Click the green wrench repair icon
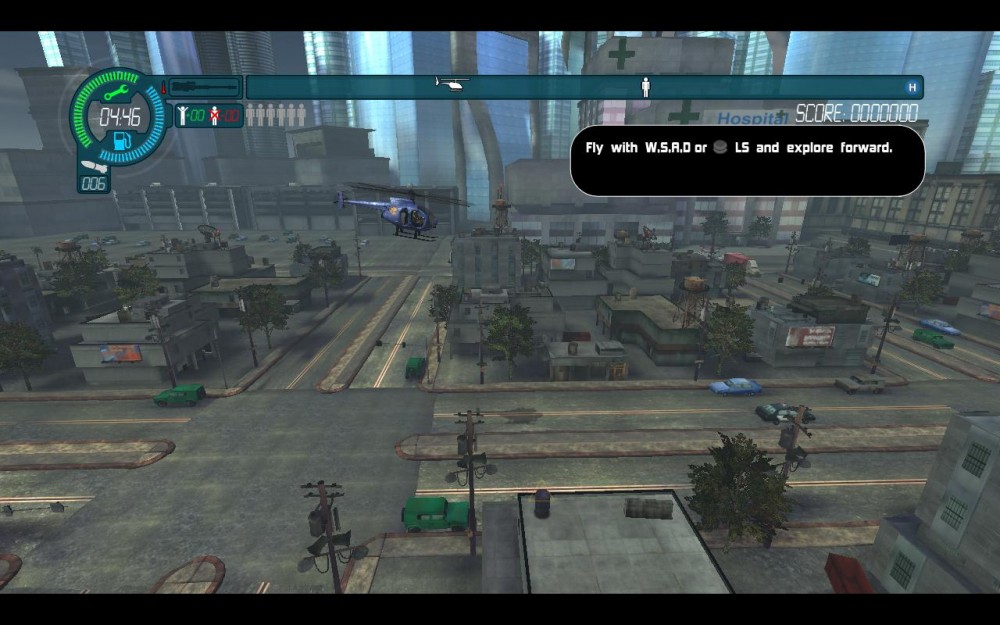This screenshot has height=625, width=1000. pyautogui.click(x=113, y=93)
